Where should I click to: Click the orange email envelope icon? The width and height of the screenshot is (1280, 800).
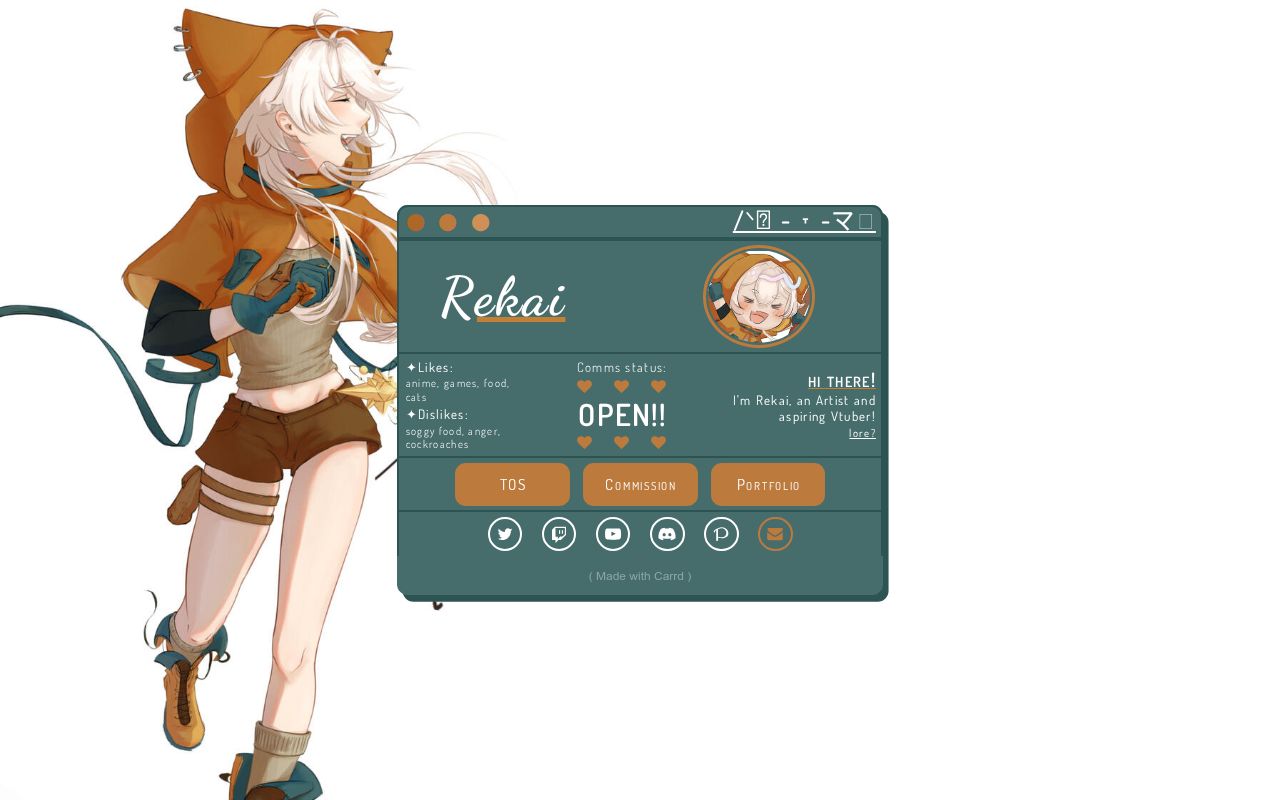(x=775, y=534)
